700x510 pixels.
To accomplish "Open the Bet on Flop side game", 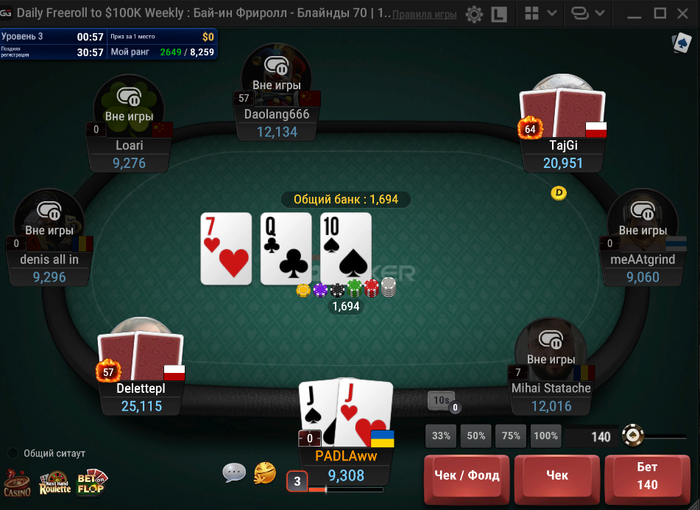I will point(93,483).
